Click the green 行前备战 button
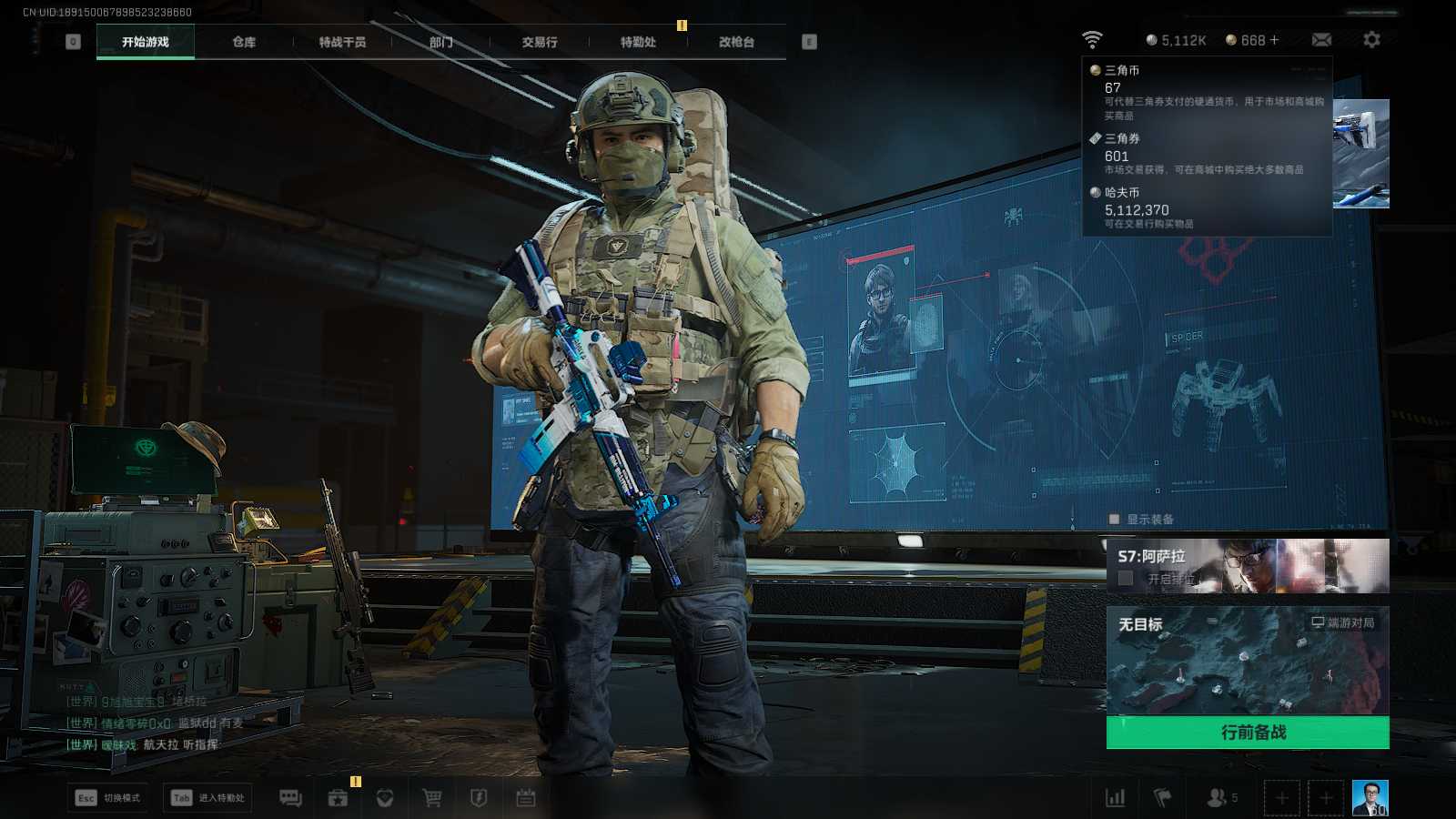 pyautogui.click(x=1248, y=733)
